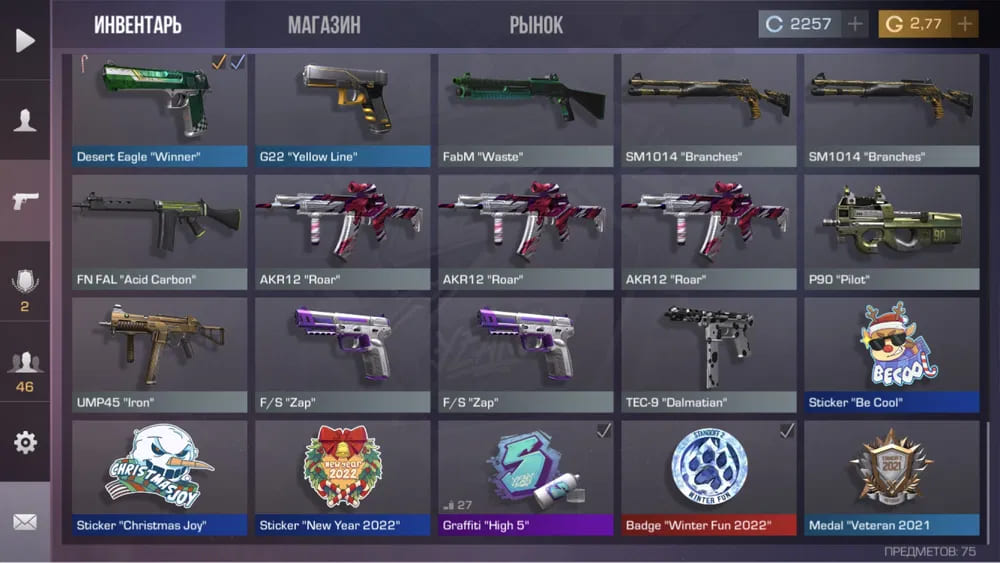Open the Sticker "Be Cool" item
The width and height of the screenshot is (1000, 563).
[892, 355]
